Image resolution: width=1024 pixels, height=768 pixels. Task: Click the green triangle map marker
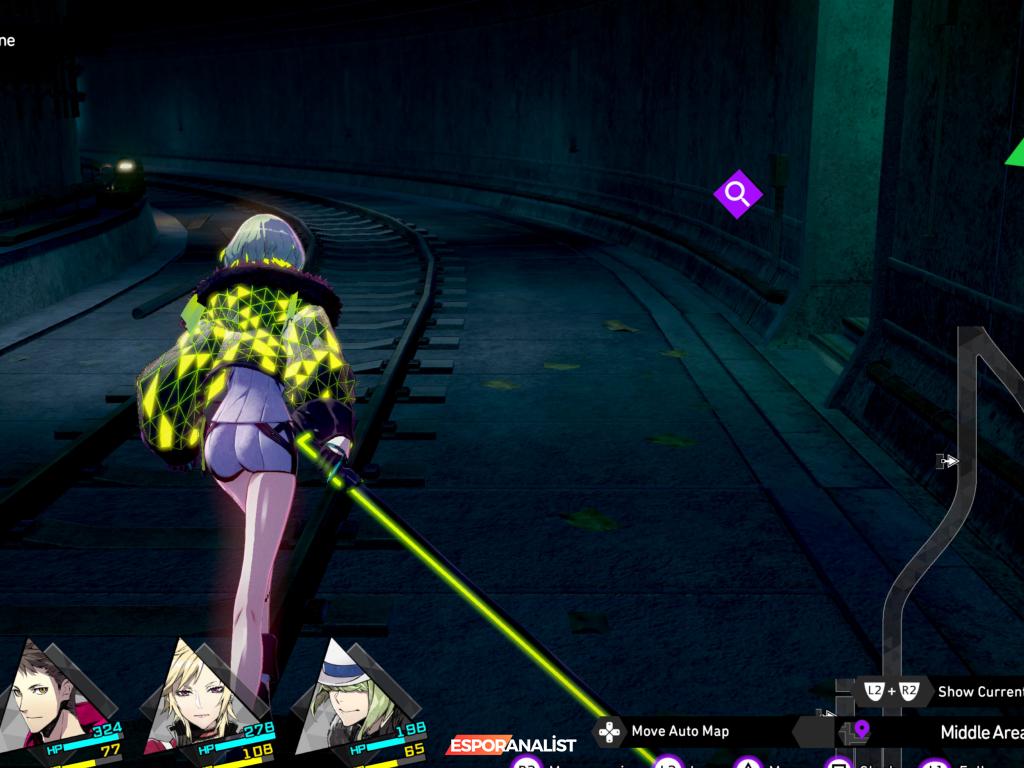1015,153
